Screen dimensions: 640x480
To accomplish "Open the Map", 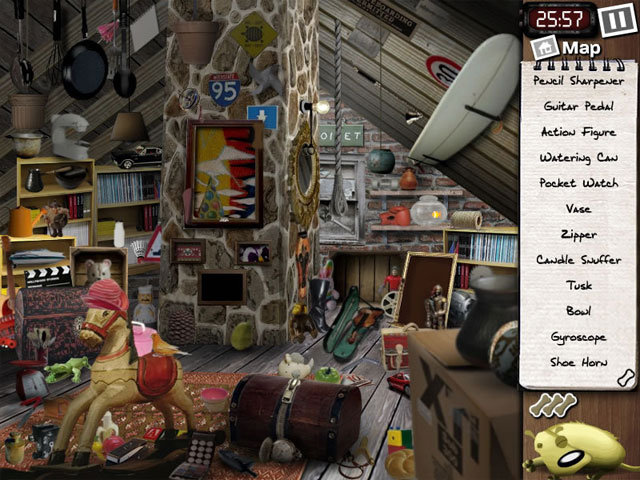I will tap(569, 47).
